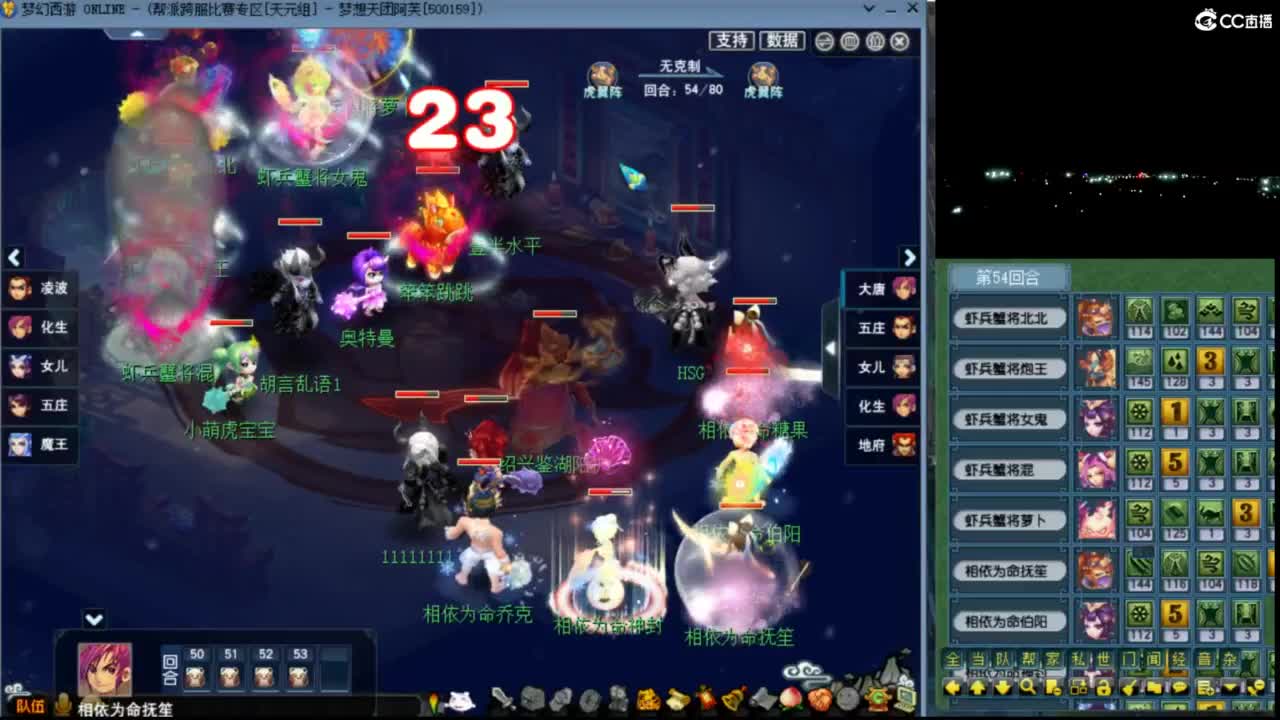Toggle the chat lock icon in chat toolbar
Image resolution: width=1280 pixels, height=720 pixels.
click(1104, 688)
